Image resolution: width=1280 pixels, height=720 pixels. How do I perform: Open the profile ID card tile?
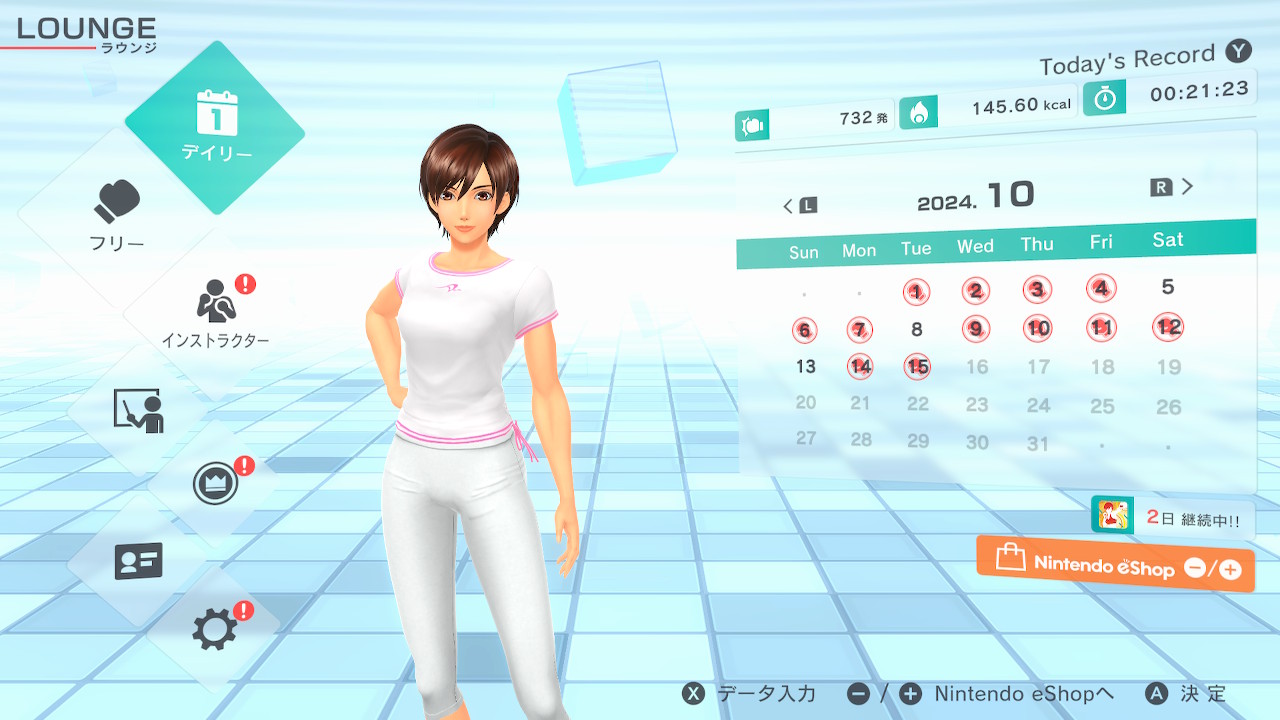coord(139,562)
